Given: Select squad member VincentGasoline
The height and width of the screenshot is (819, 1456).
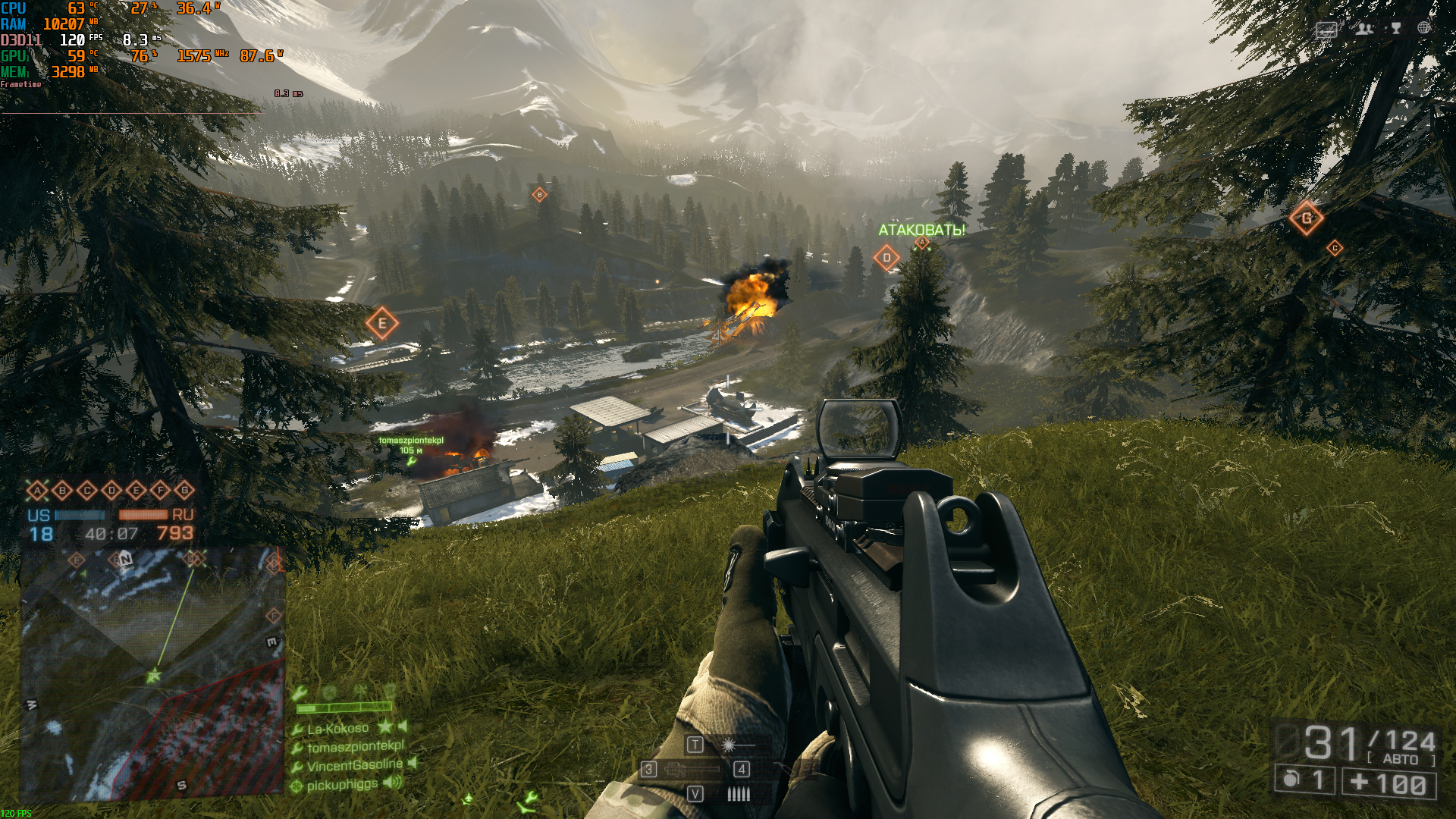Looking at the screenshot, I should pyautogui.click(x=354, y=765).
